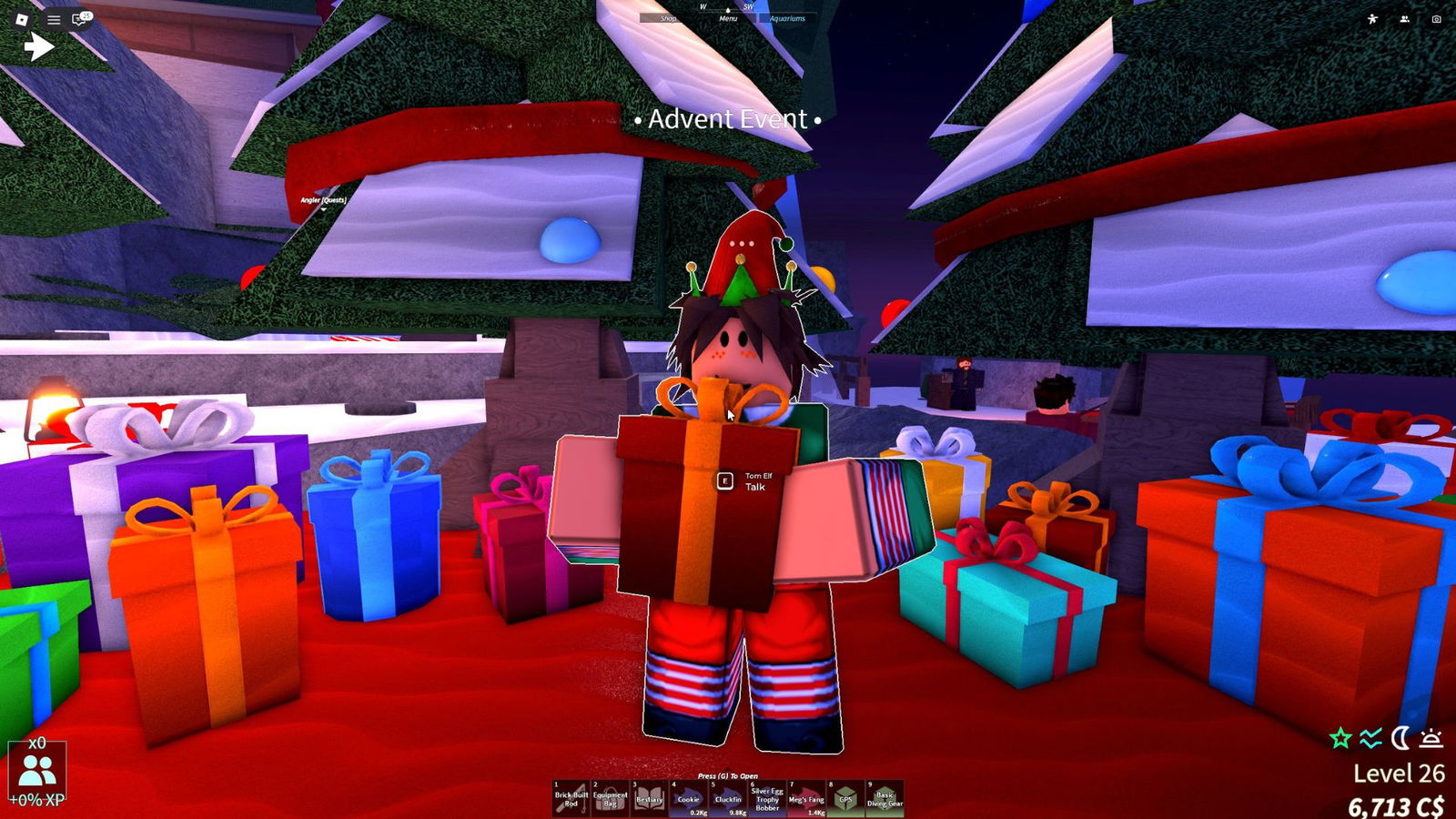The height and width of the screenshot is (819, 1456).
Task: Toggle the moon phase indicator
Action: tap(1402, 737)
